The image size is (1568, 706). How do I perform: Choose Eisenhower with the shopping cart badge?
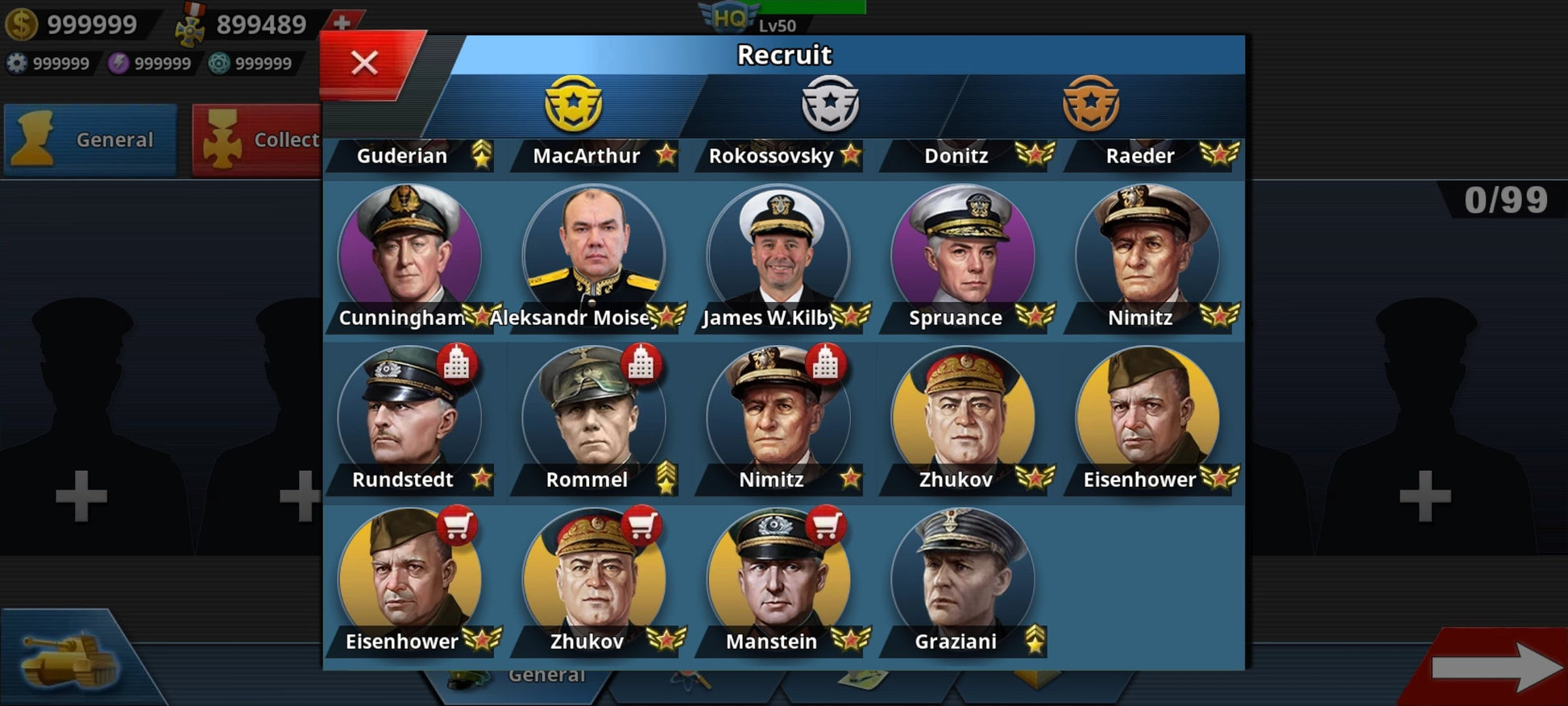409,575
